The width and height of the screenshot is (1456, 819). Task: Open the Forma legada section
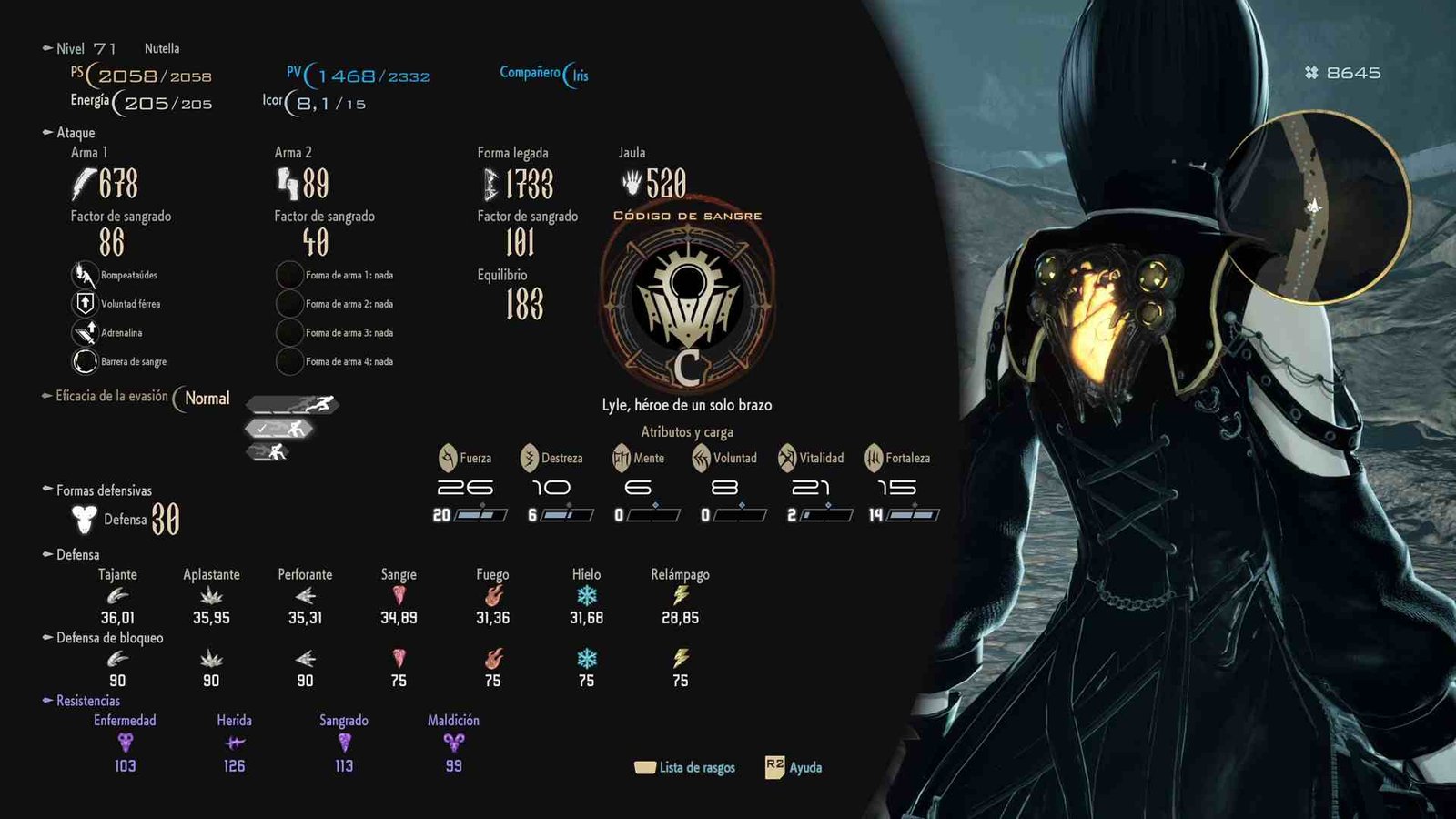tap(513, 153)
